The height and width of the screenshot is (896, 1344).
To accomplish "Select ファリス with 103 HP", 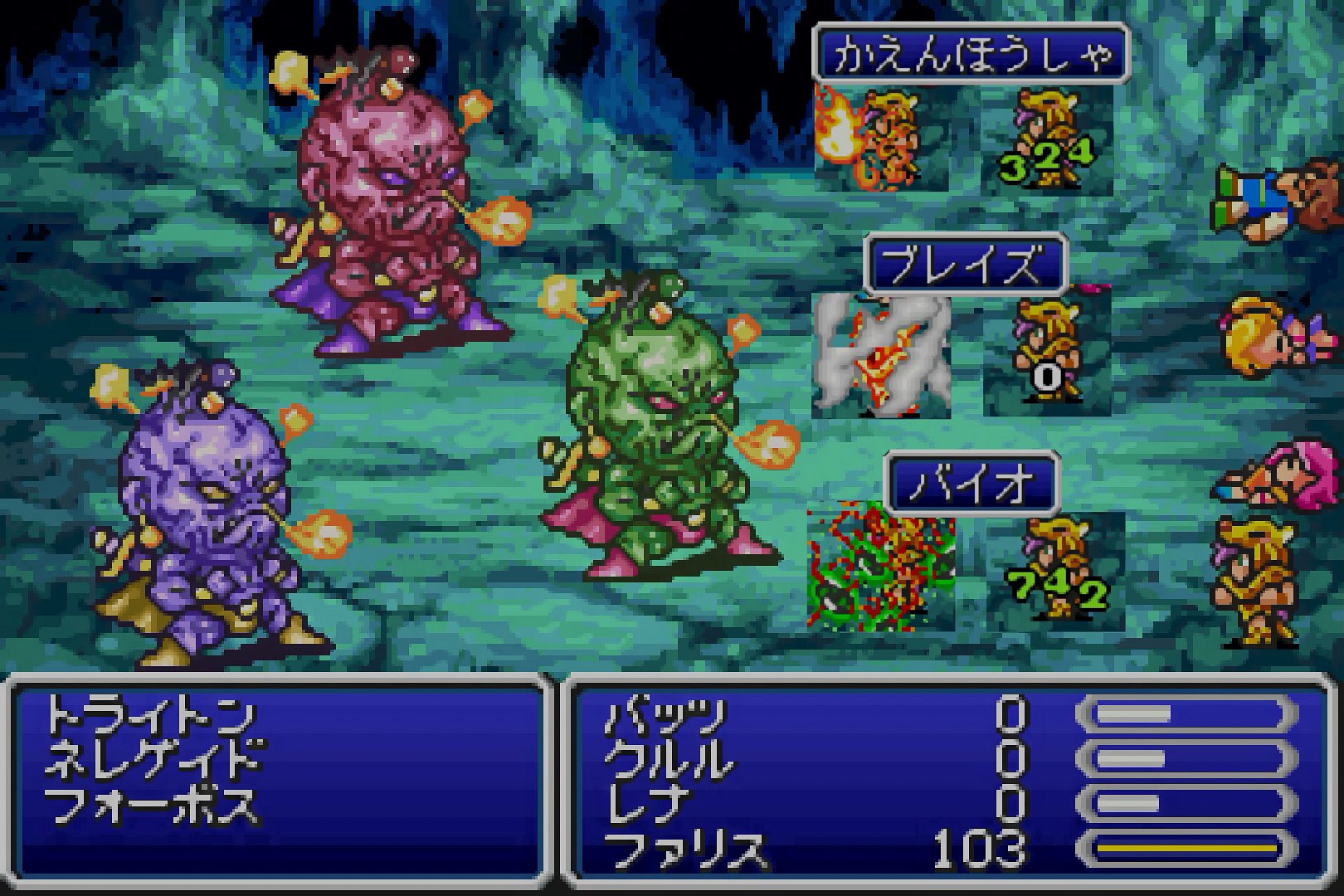I will pyautogui.click(x=685, y=850).
